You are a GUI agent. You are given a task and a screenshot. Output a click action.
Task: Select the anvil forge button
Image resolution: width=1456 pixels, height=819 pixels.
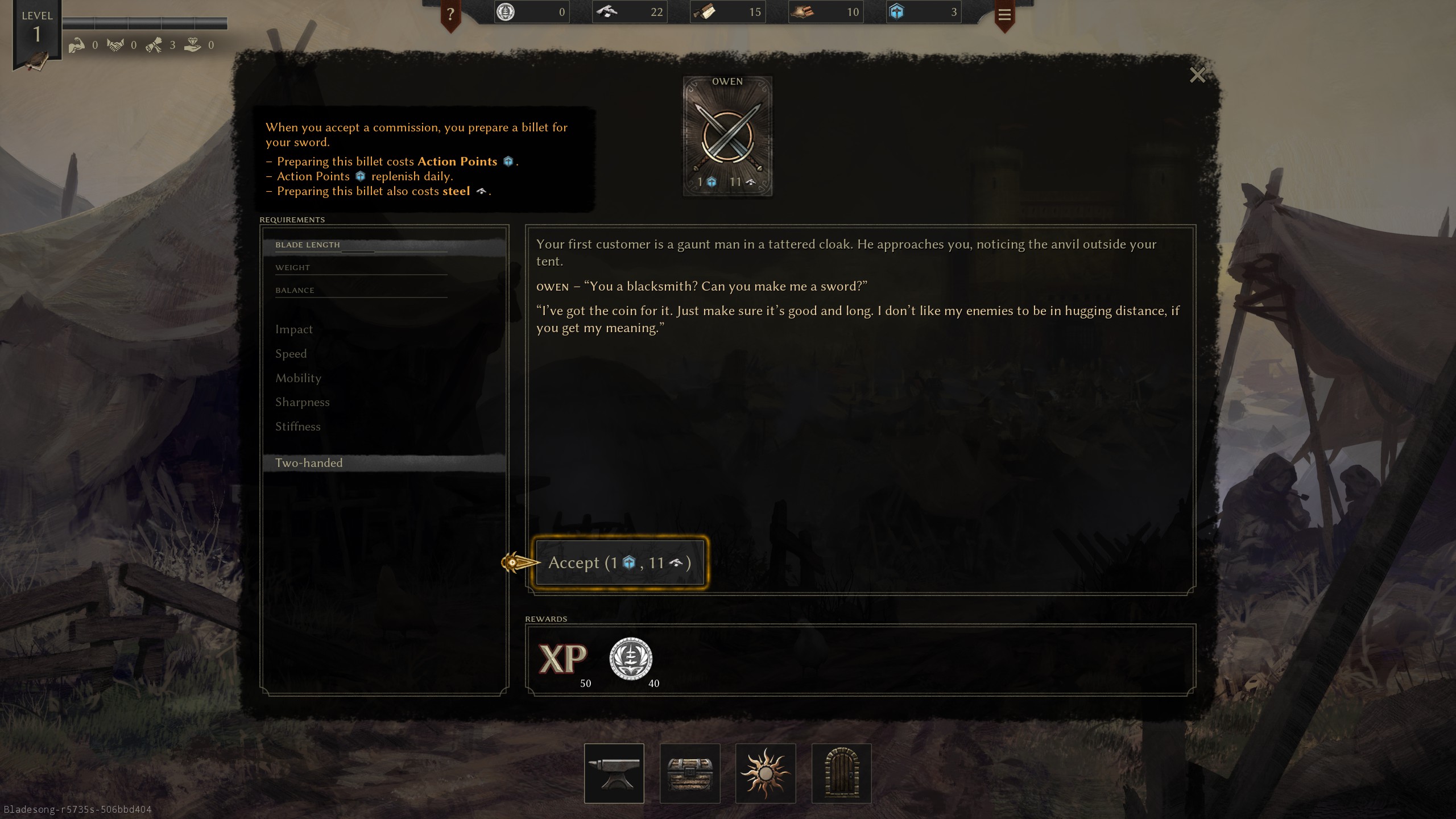tap(614, 773)
